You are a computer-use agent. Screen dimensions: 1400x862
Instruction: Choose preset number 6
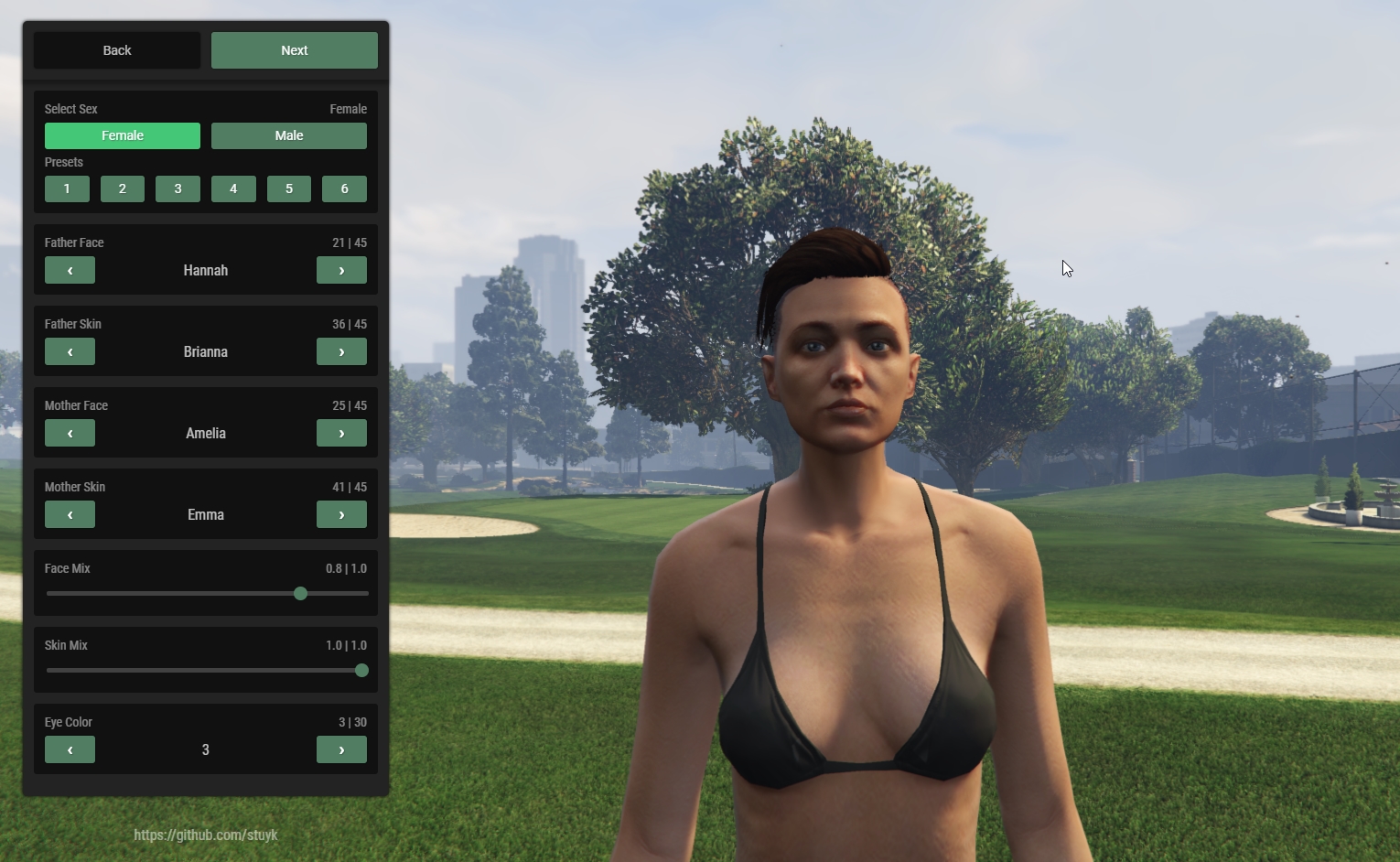tap(344, 189)
